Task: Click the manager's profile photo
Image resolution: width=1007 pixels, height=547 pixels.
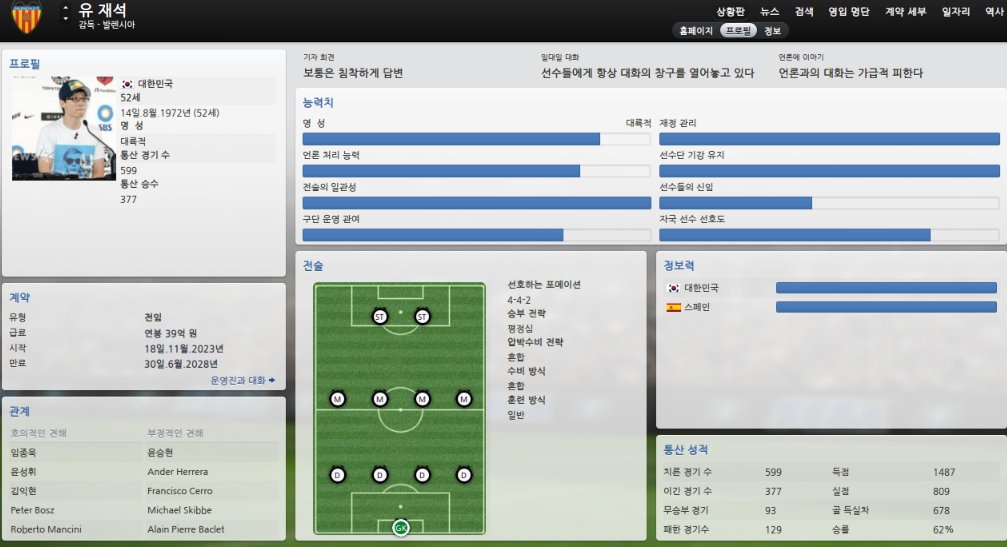Action: [64, 129]
